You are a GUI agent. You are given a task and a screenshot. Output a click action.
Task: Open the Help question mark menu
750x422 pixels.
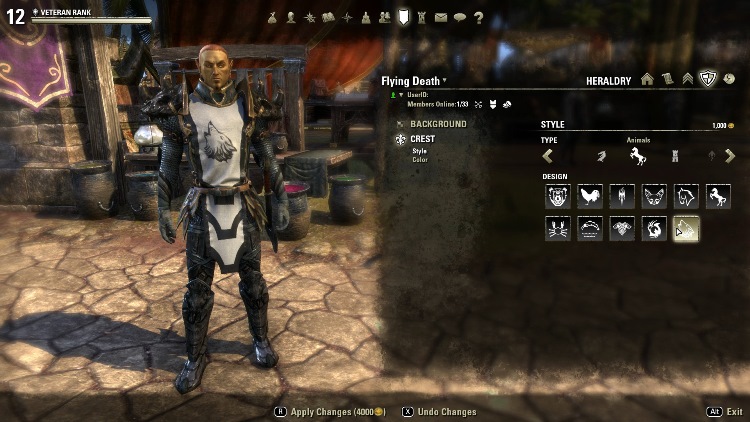point(478,17)
